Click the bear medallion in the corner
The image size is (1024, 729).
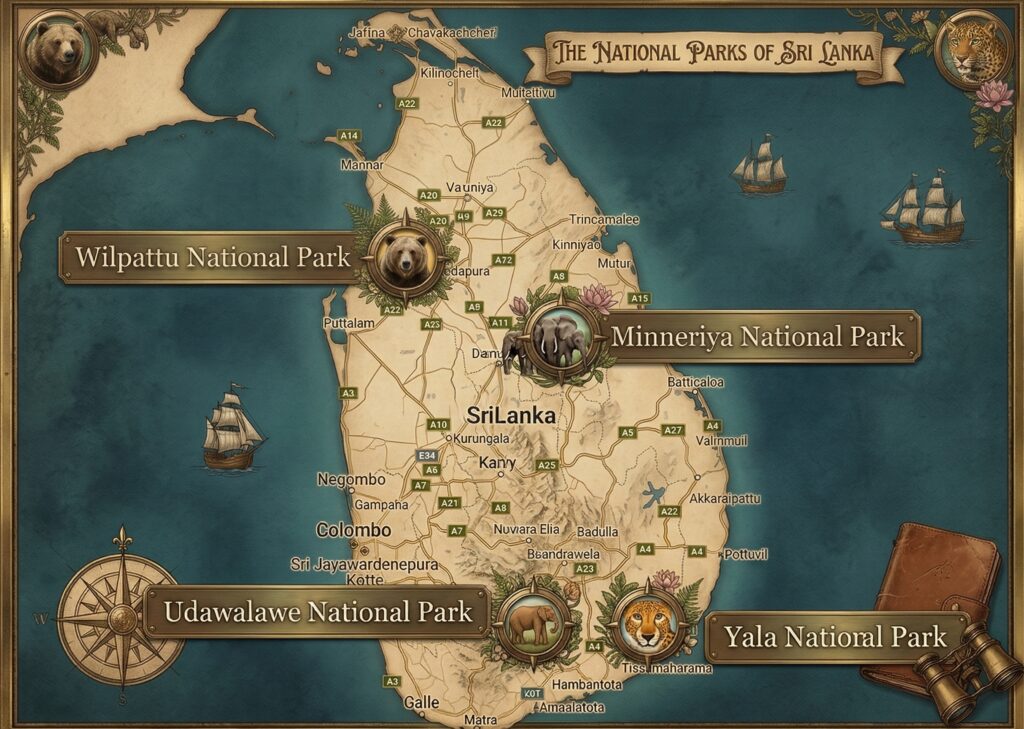click(58, 49)
